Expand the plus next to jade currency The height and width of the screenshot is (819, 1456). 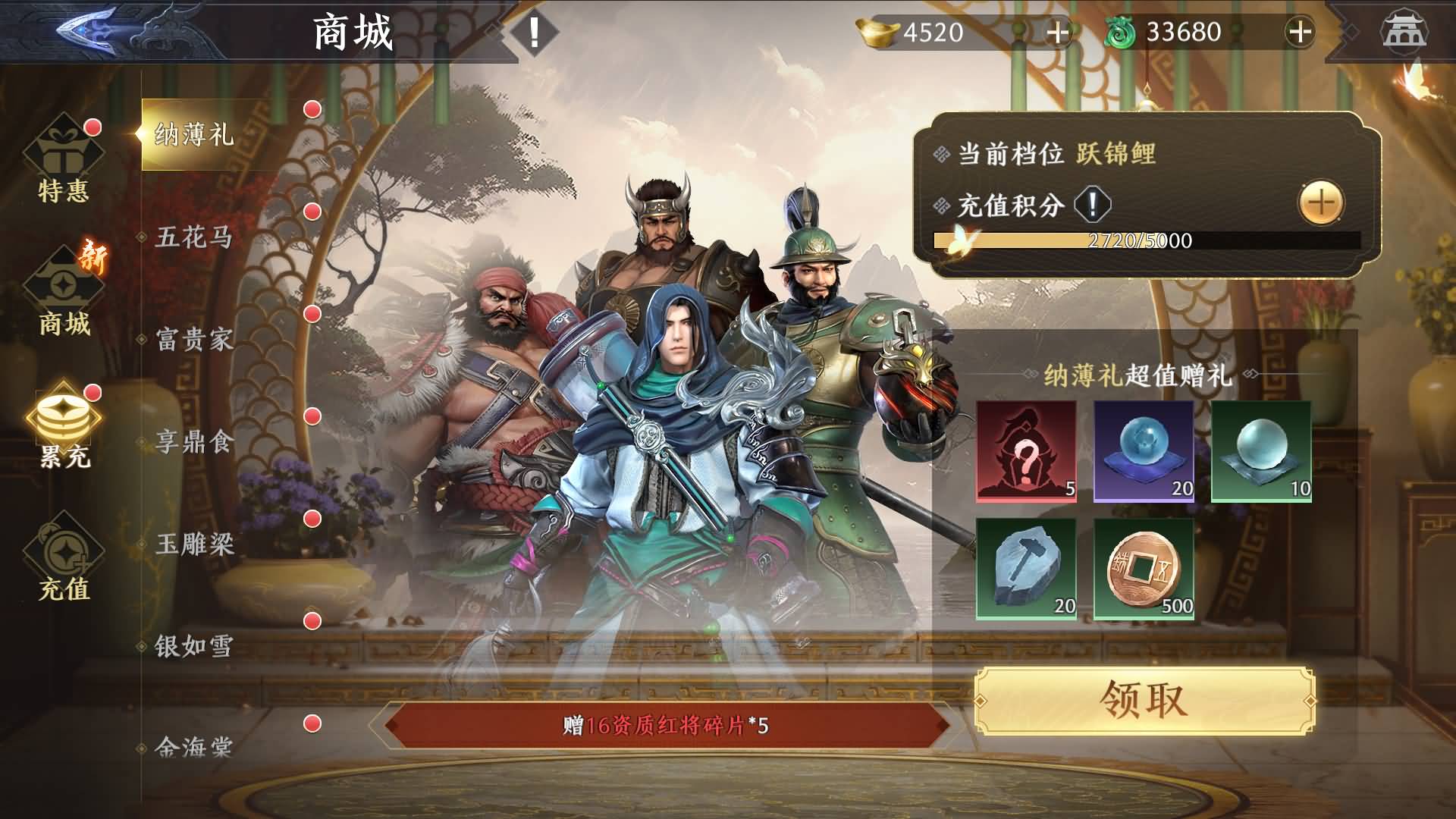click(x=1301, y=33)
